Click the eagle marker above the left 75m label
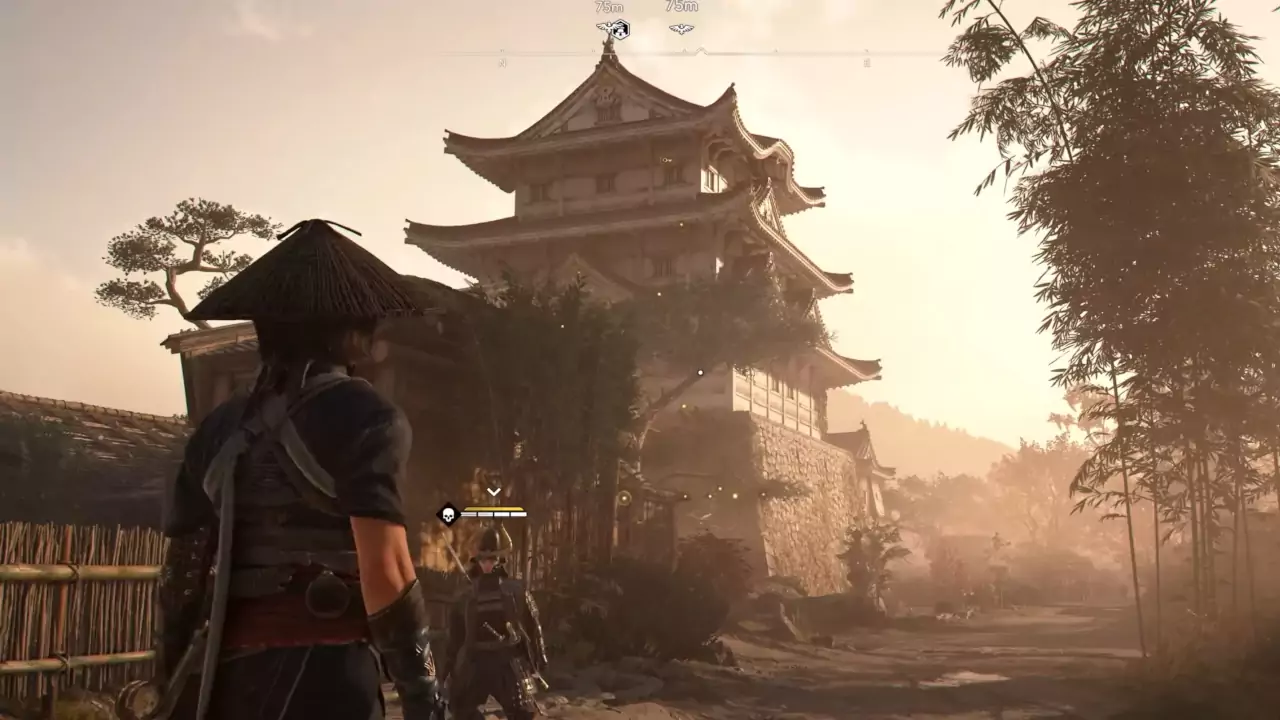The width and height of the screenshot is (1280, 720). 606,27
